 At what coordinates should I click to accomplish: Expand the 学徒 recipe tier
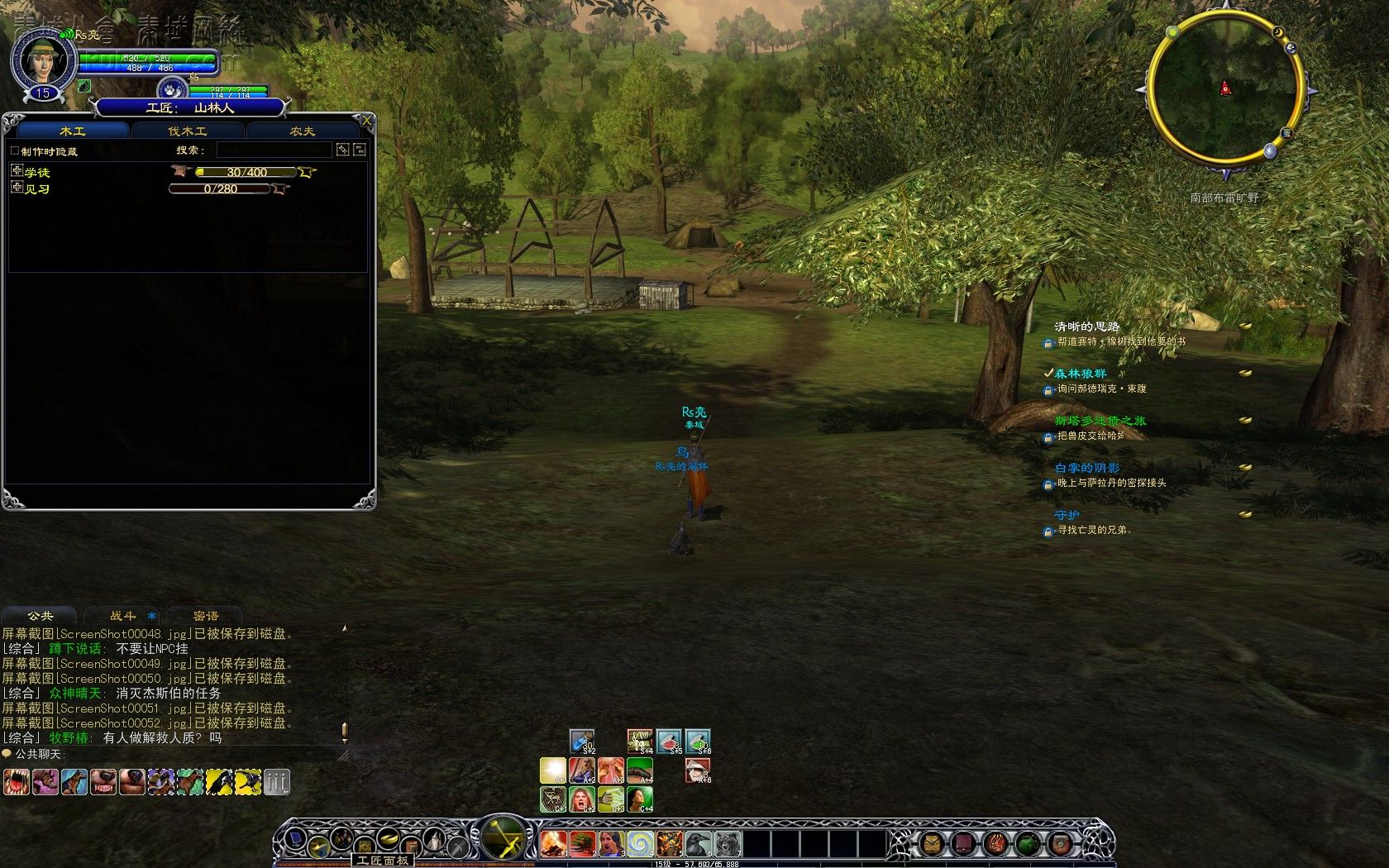click(x=17, y=171)
